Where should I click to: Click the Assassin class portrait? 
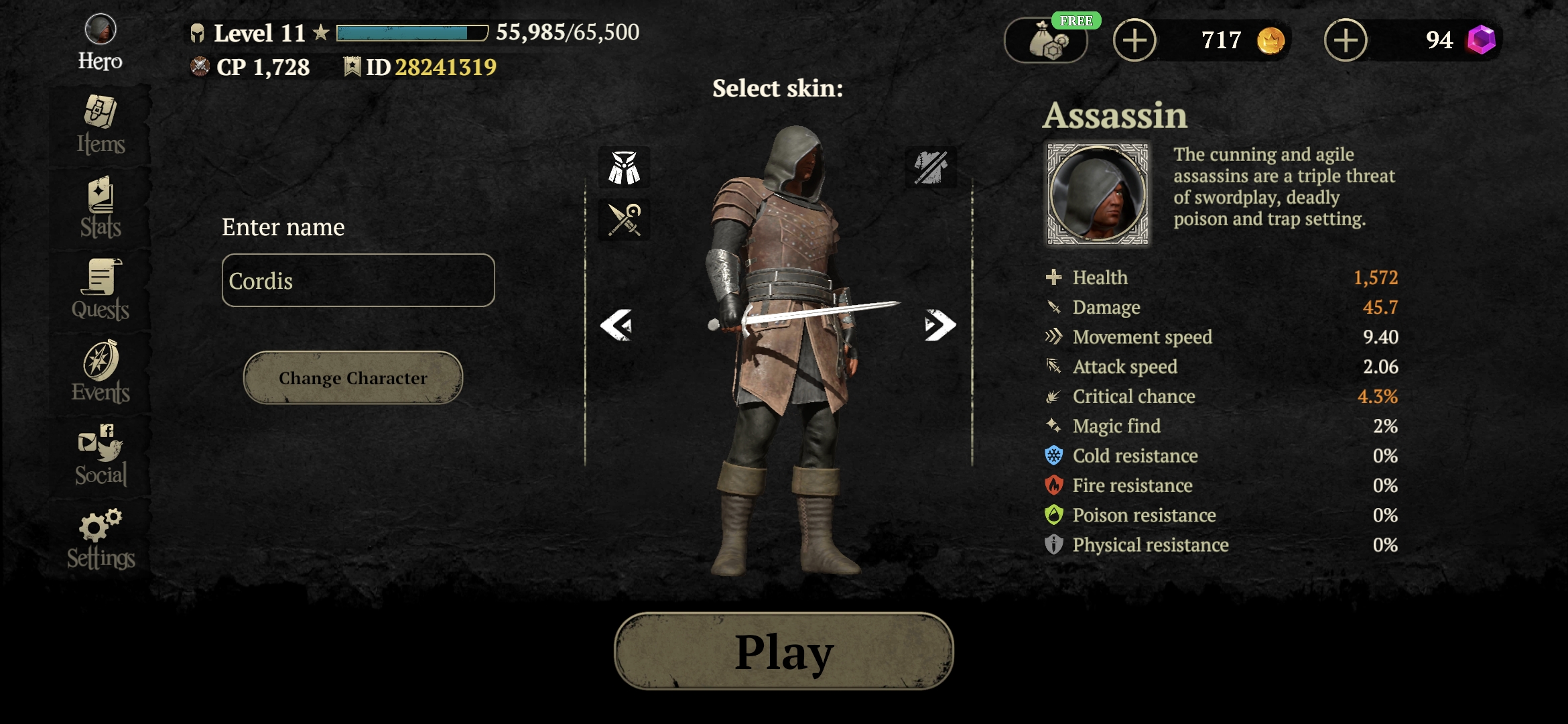click(1098, 194)
